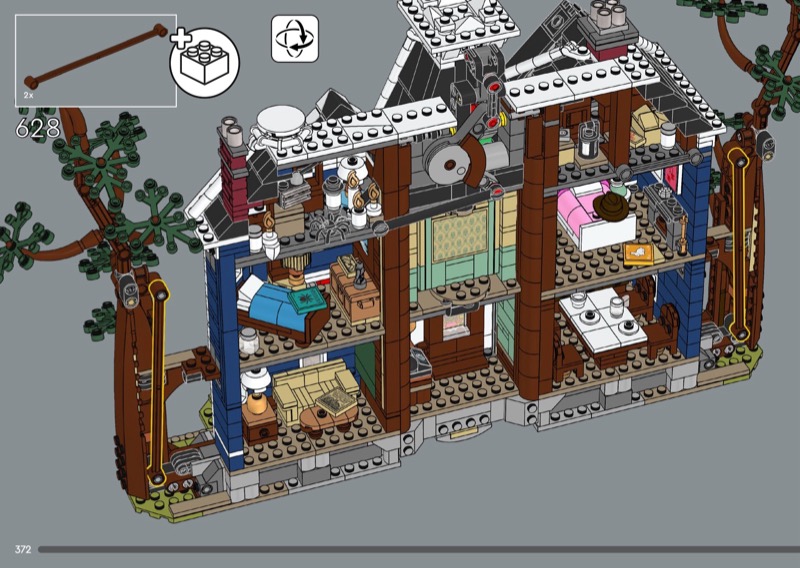The image size is (800, 568).
Task: Open the required parts box showing the brown bar
Action: (95, 60)
